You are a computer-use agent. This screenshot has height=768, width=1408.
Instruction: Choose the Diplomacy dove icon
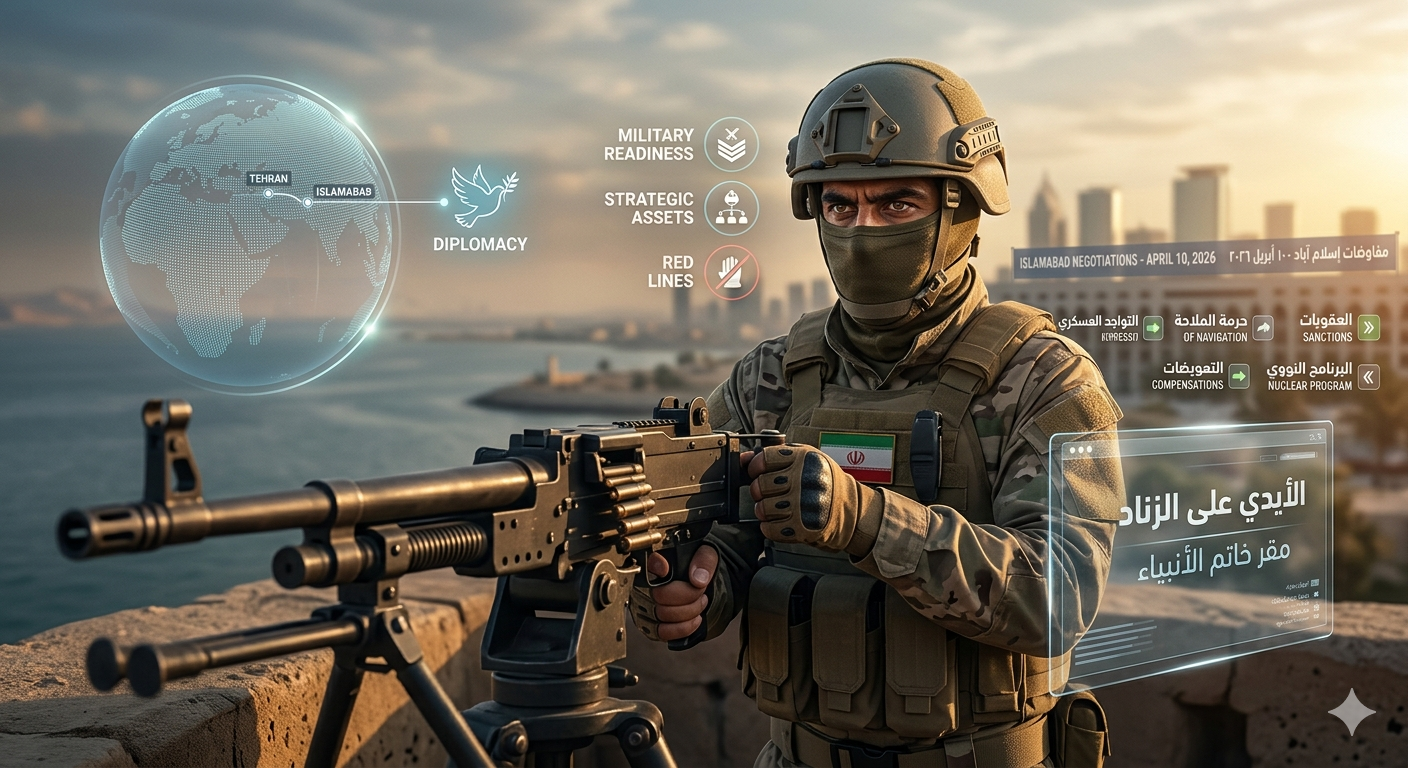pos(478,197)
